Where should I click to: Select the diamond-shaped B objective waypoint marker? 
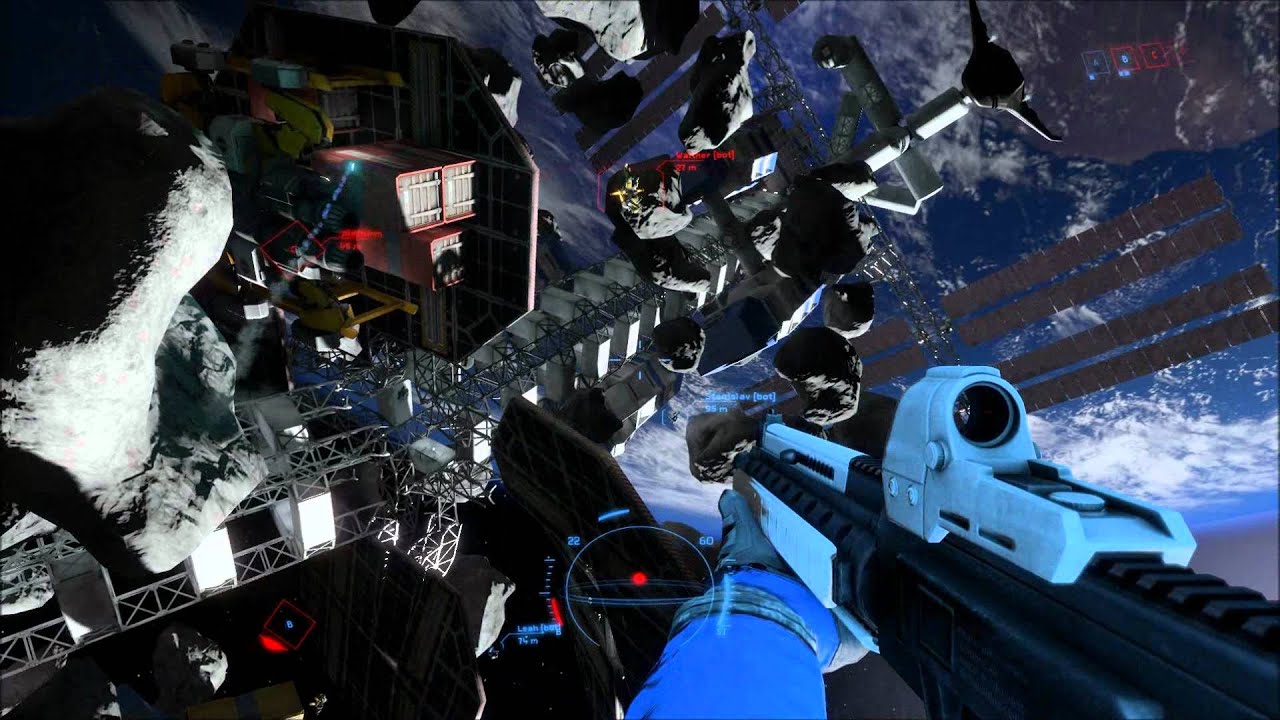288,625
